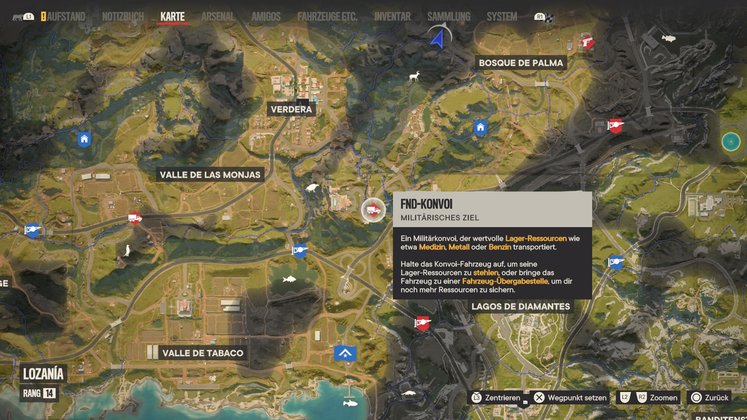Switch to the Amigos tab
747x420 pixels.
(x=266, y=17)
